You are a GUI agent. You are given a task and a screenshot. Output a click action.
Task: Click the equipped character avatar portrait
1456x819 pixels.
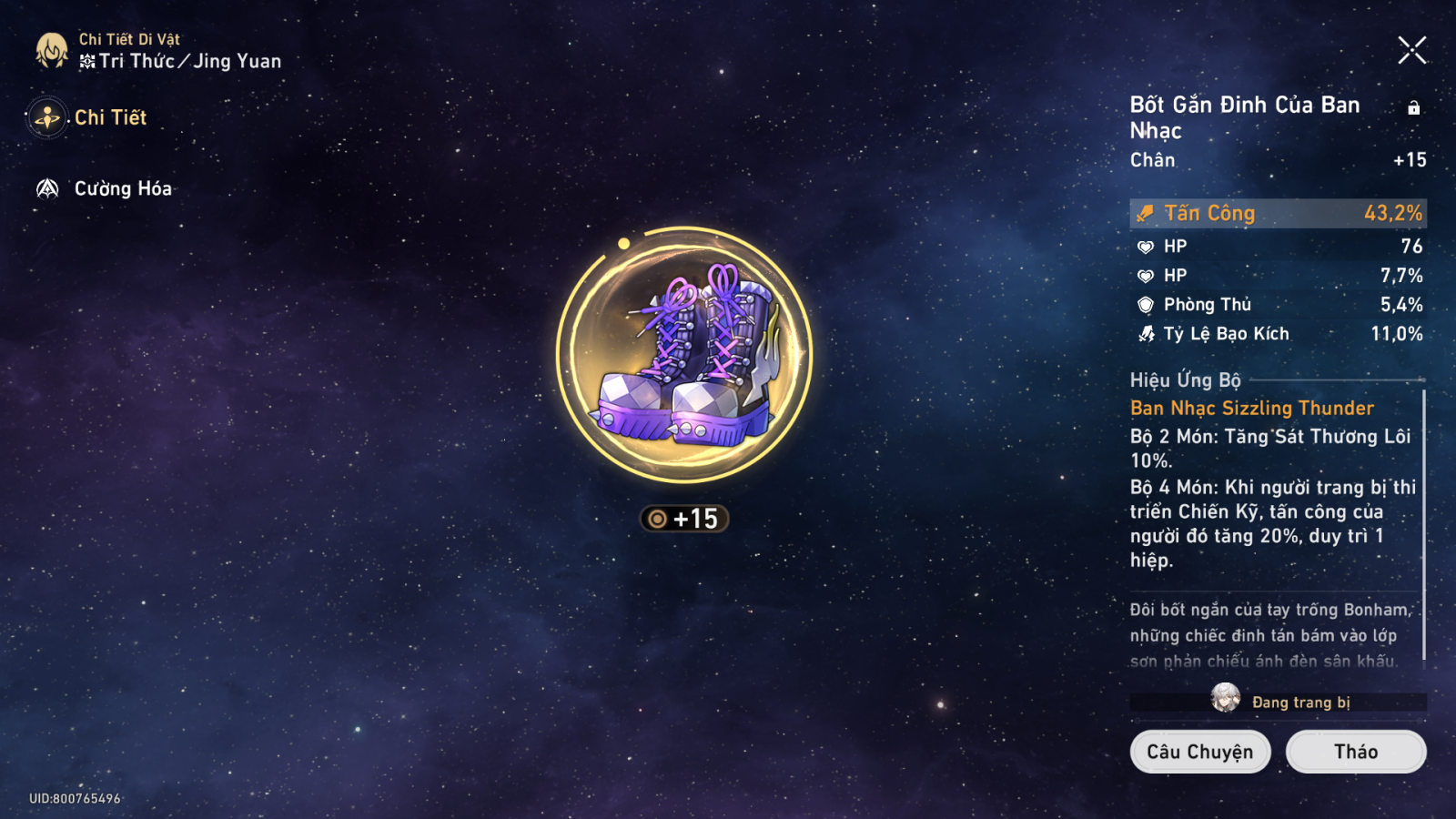pyautogui.click(x=1226, y=699)
